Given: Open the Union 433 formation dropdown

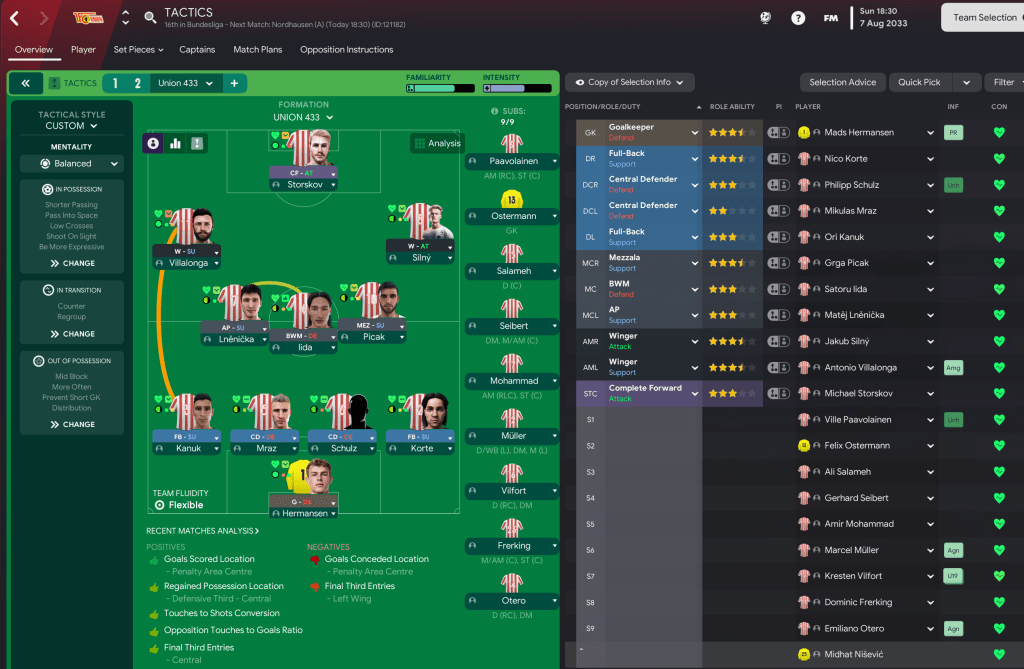Looking at the screenshot, I should (x=304, y=117).
